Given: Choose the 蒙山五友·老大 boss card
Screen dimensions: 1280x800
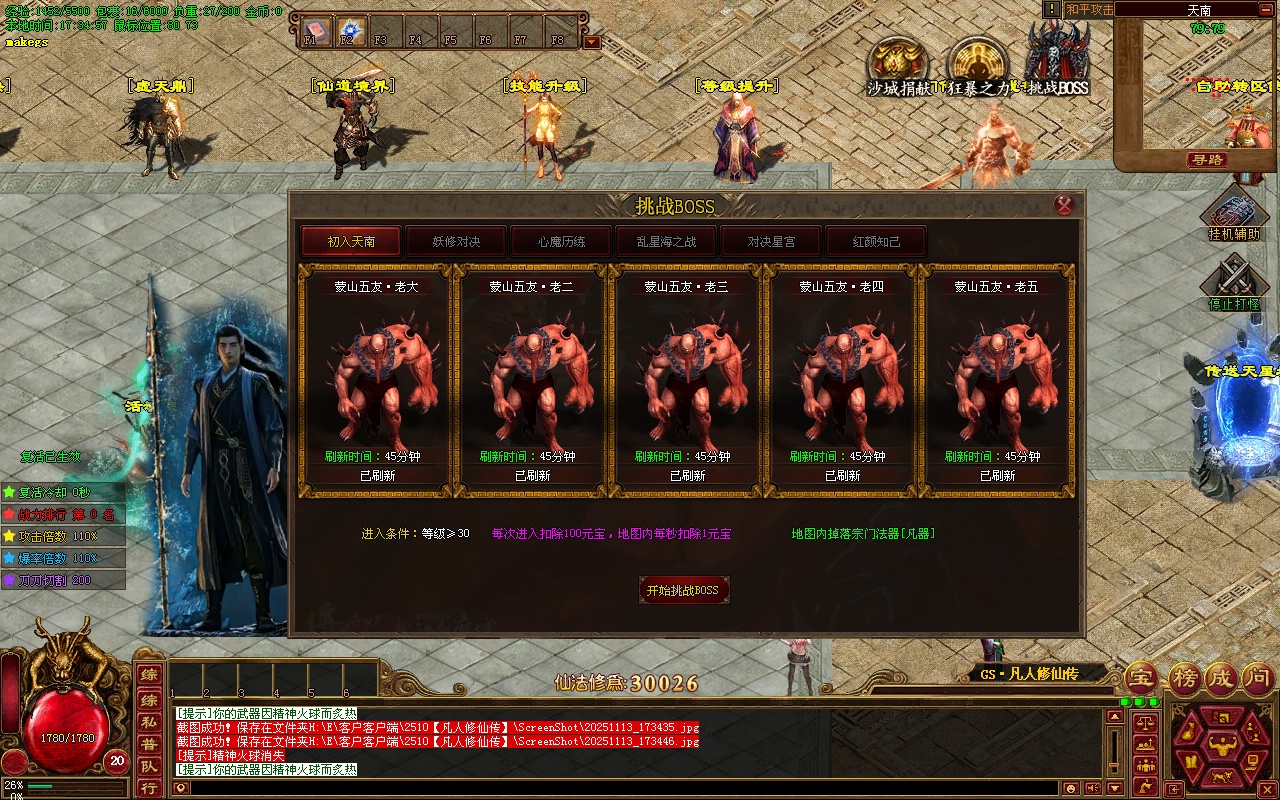Looking at the screenshot, I should click(x=377, y=380).
